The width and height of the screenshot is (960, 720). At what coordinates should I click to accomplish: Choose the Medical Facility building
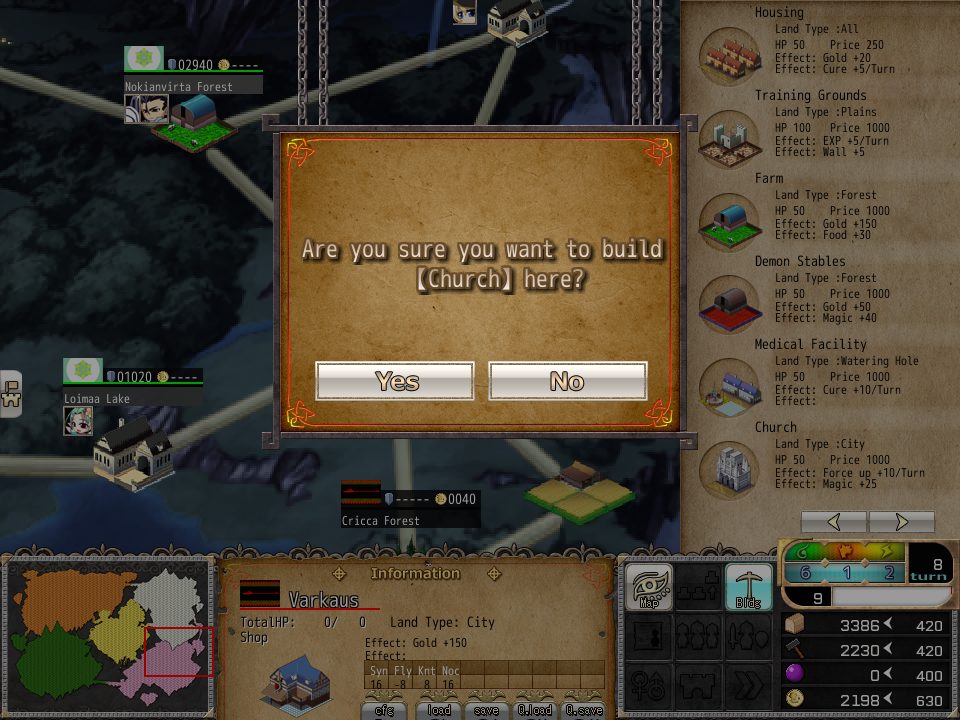coord(730,383)
